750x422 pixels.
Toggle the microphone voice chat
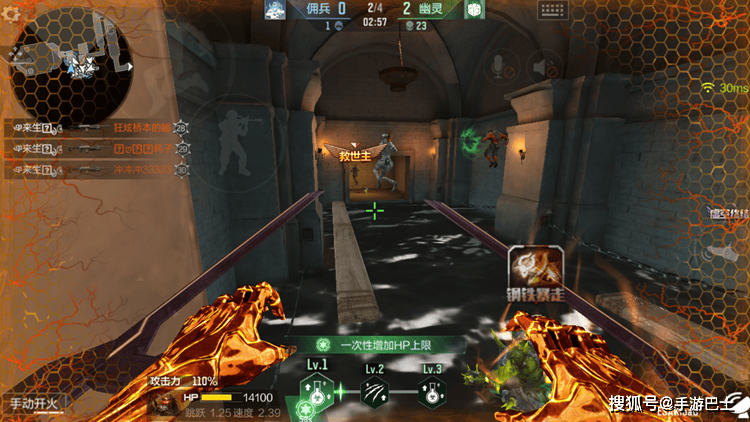(497, 67)
